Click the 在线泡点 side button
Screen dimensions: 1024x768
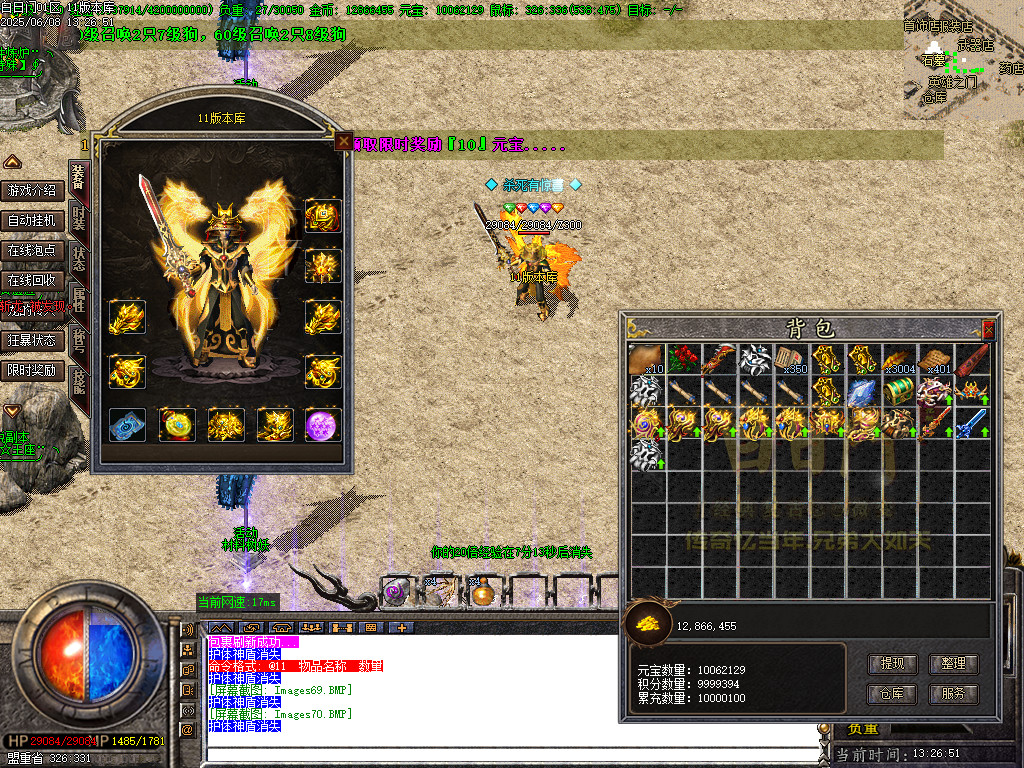(x=32, y=250)
